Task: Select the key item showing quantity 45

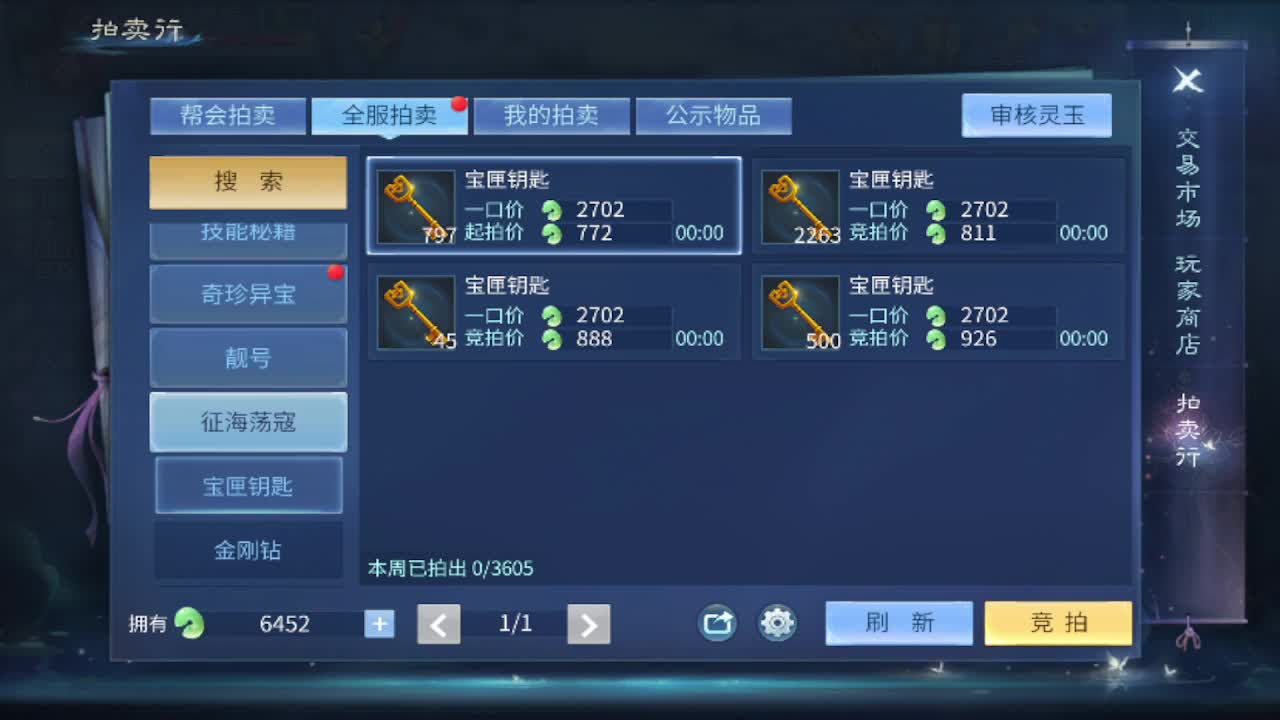Action: pos(415,312)
